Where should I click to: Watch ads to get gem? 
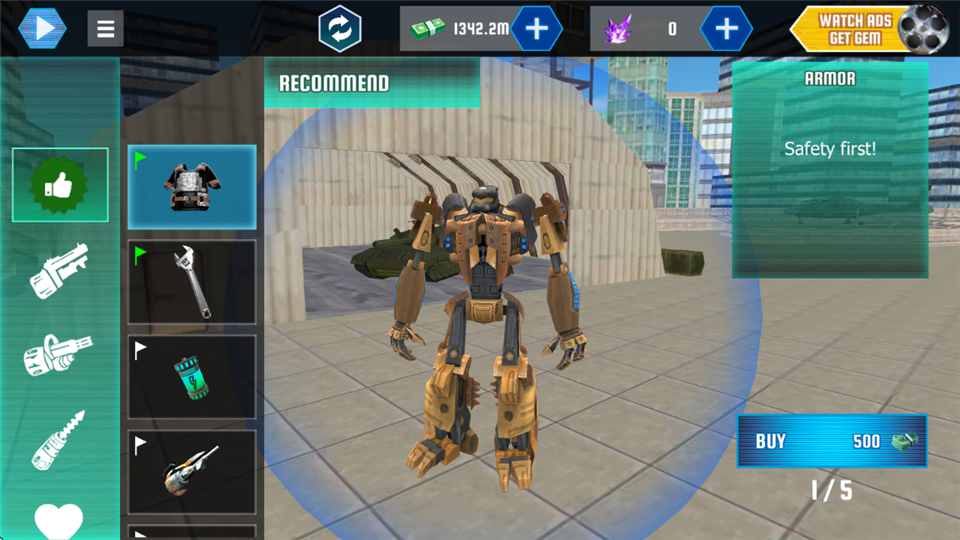868,28
